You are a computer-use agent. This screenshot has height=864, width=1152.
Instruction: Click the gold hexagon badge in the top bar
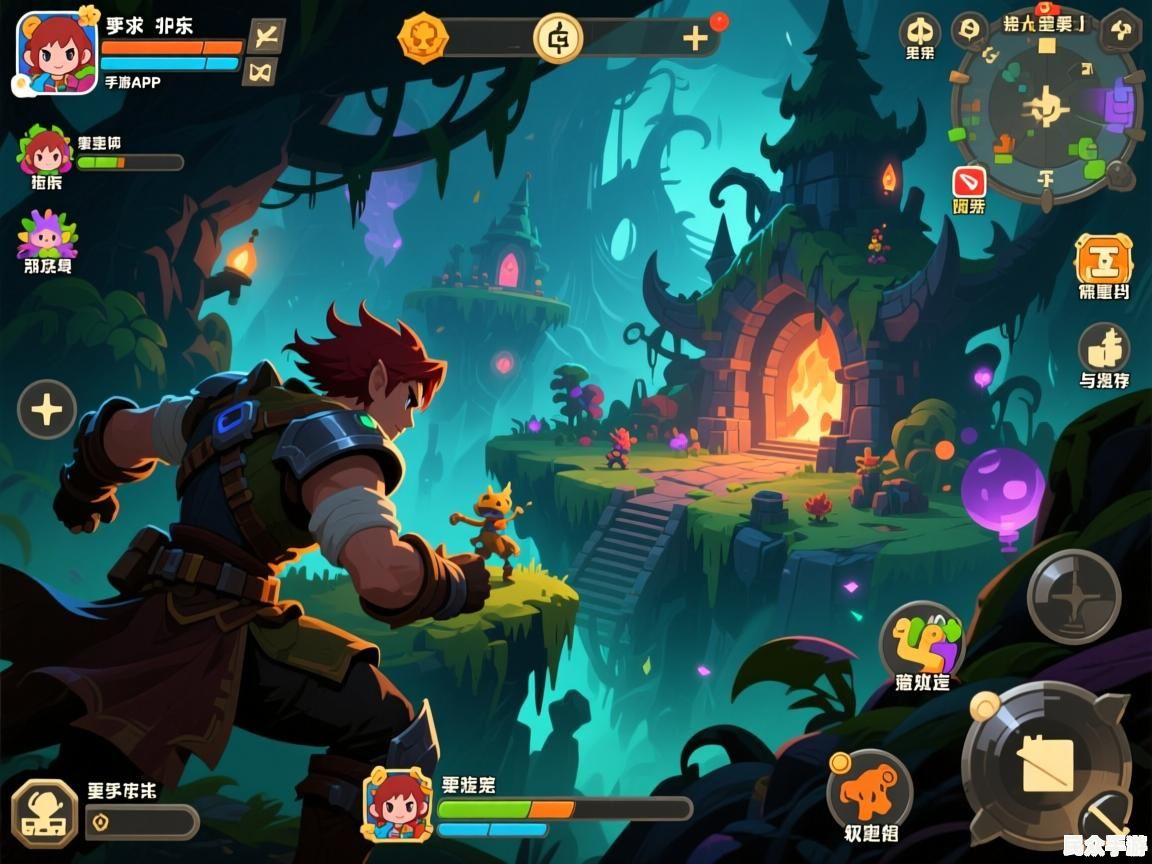[422, 38]
